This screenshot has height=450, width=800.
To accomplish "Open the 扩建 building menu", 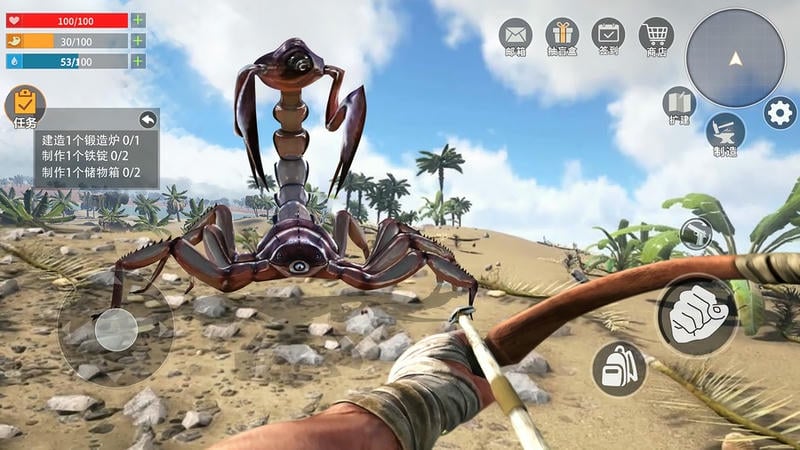I will (679, 105).
